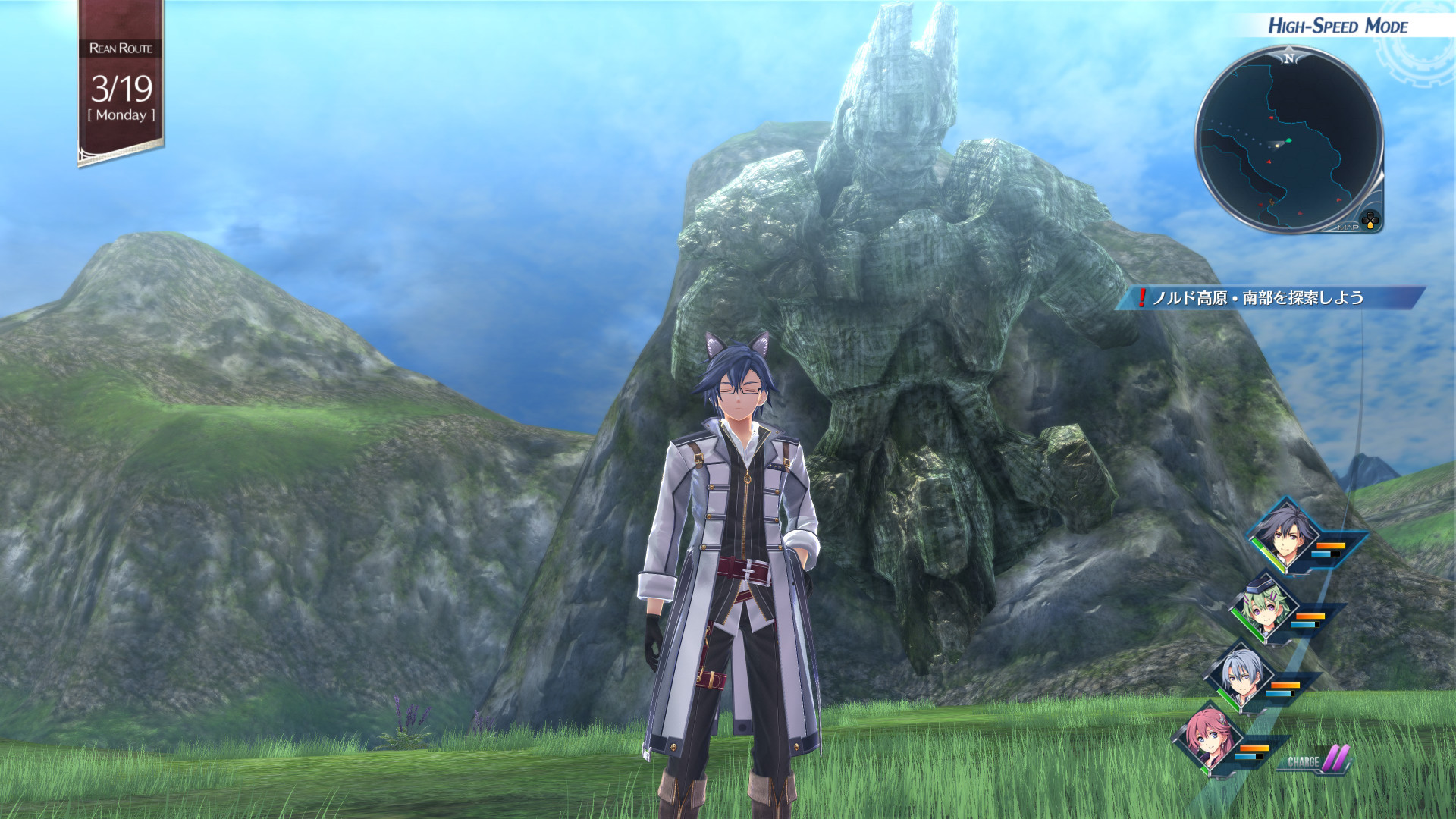
Task: Select the dark-haired male party leader portrait
Action: coord(1284,533)
